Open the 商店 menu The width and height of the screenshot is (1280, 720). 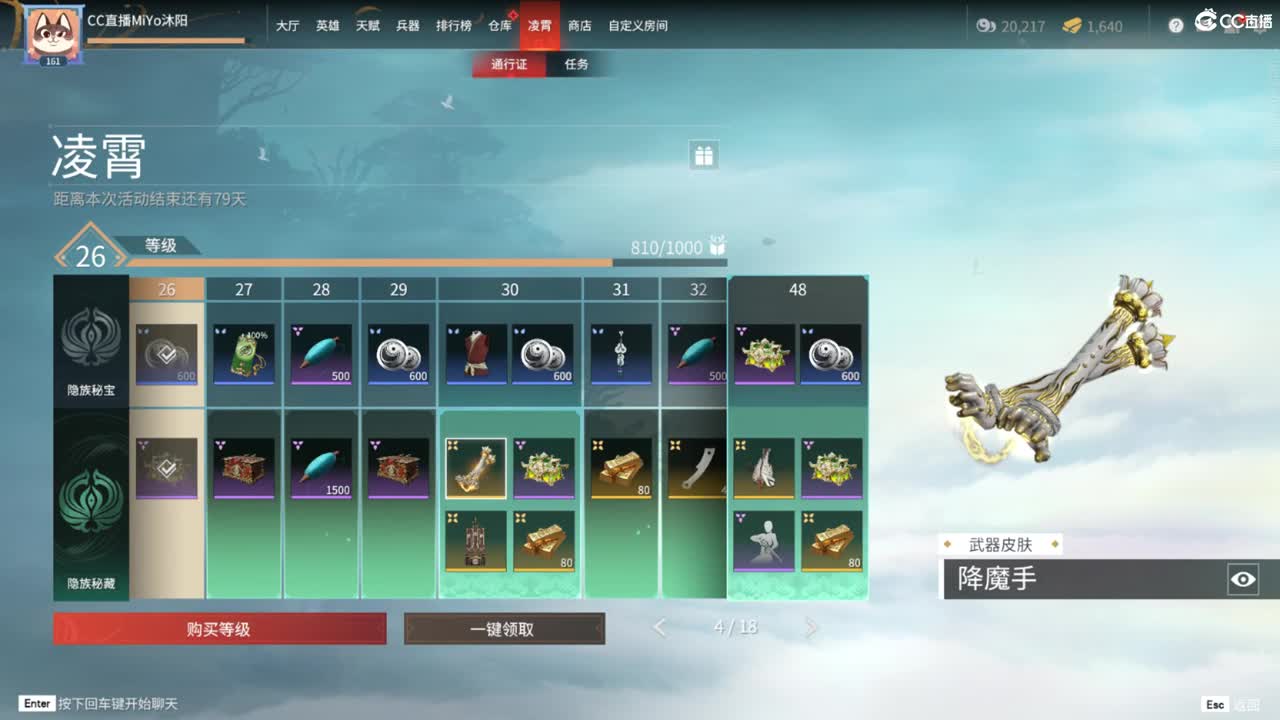tap(582, 25)
